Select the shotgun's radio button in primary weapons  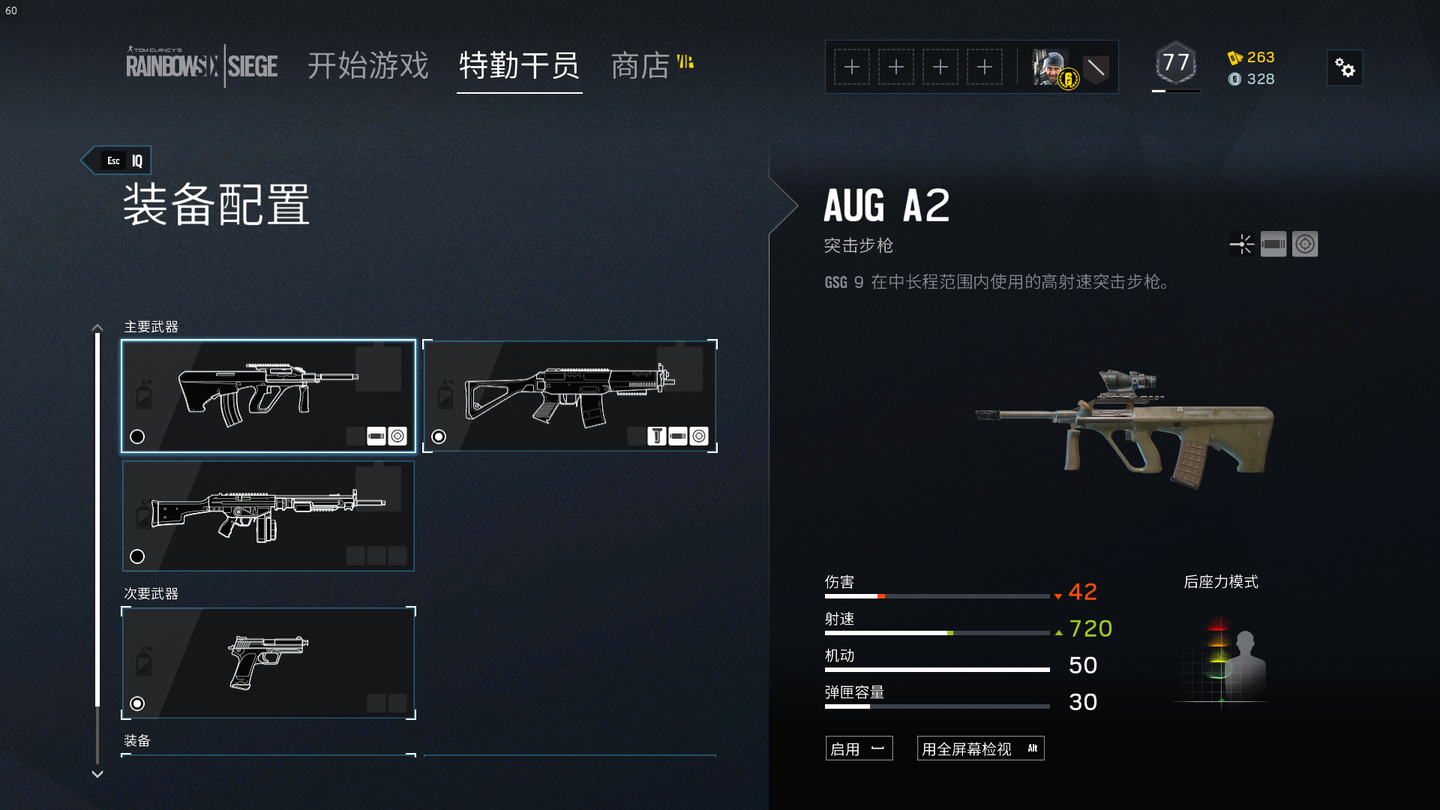point(137,556)
